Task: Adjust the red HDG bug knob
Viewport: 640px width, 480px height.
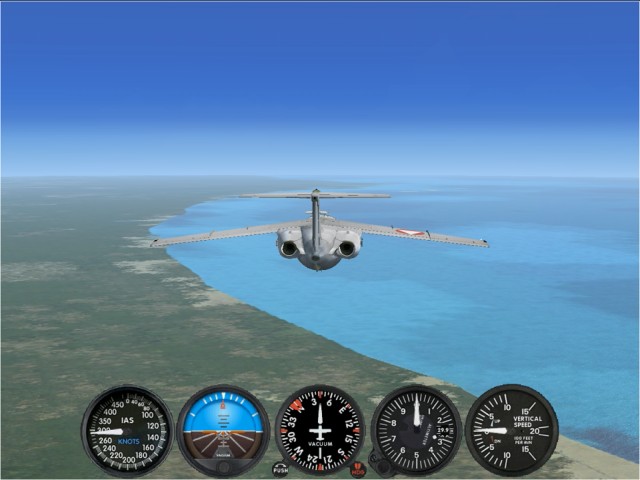Action: pos(358,468)
